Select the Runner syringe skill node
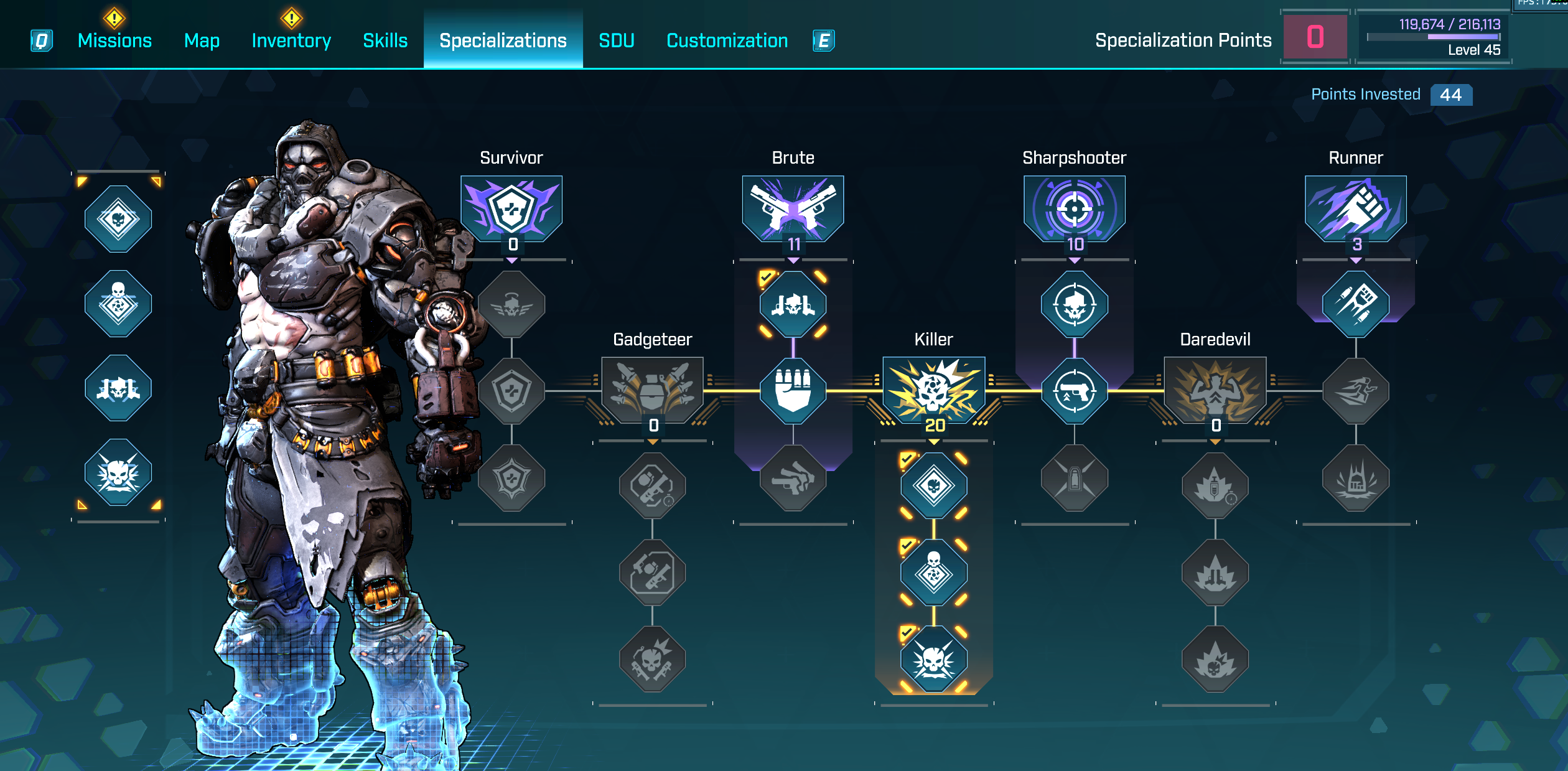The image size is (1568, 771). pos(1355,304)
